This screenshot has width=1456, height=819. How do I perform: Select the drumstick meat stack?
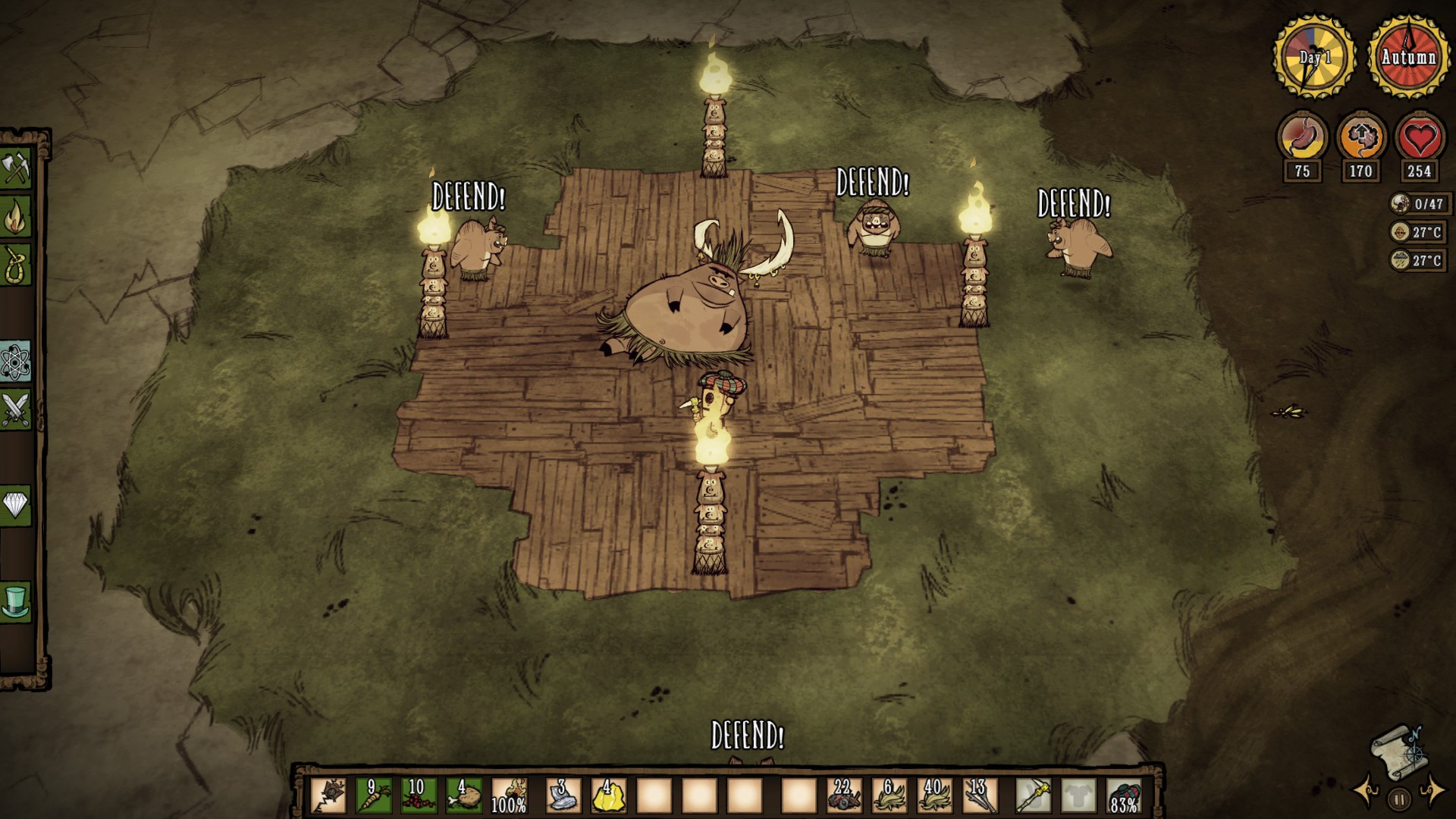[464, 795]
